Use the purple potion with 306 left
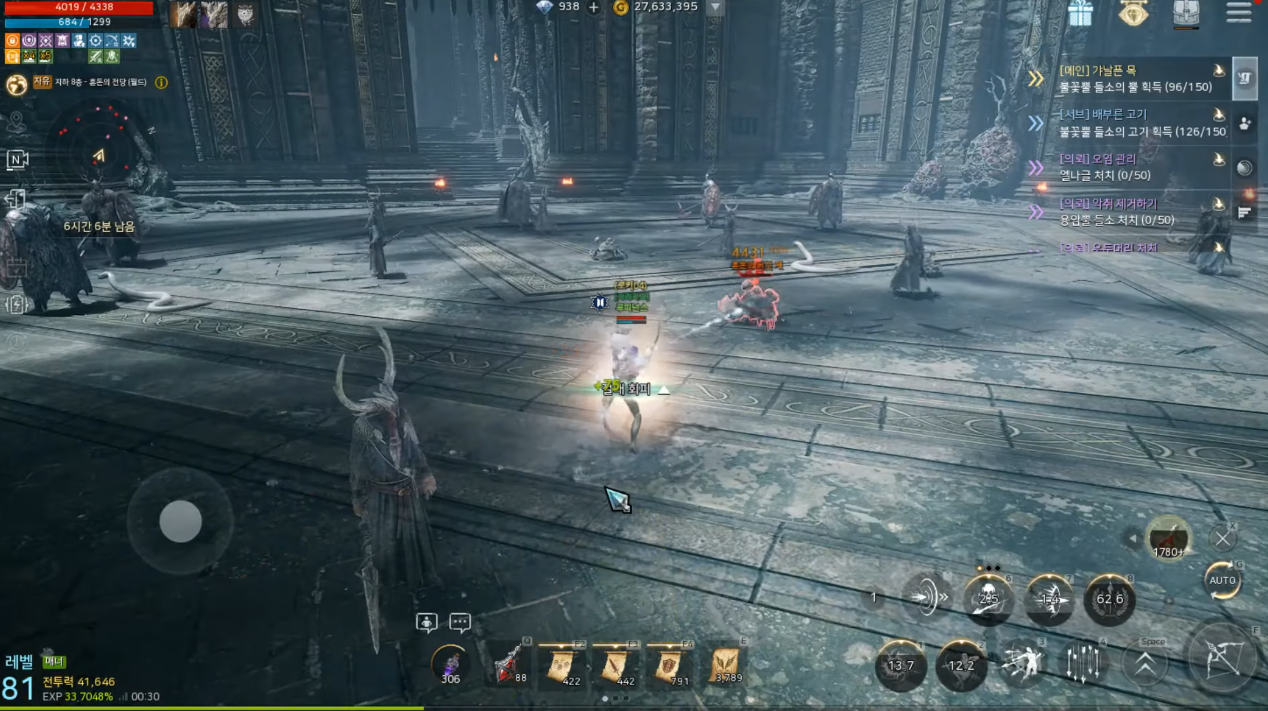 450,664
